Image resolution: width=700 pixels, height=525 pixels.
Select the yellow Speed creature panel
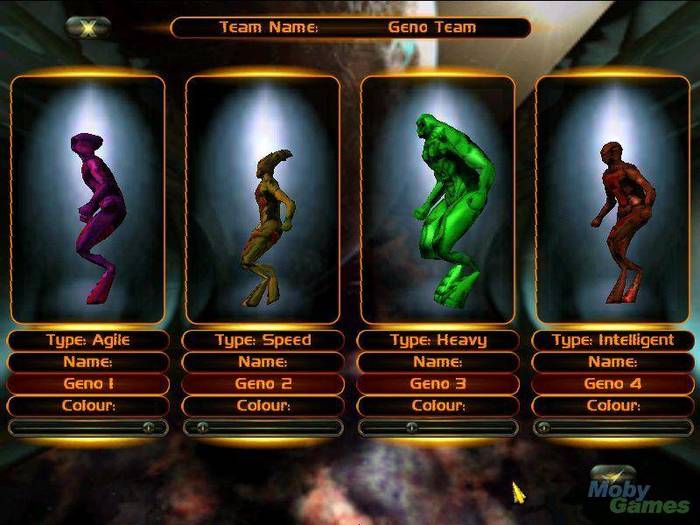tap(263, 200)
